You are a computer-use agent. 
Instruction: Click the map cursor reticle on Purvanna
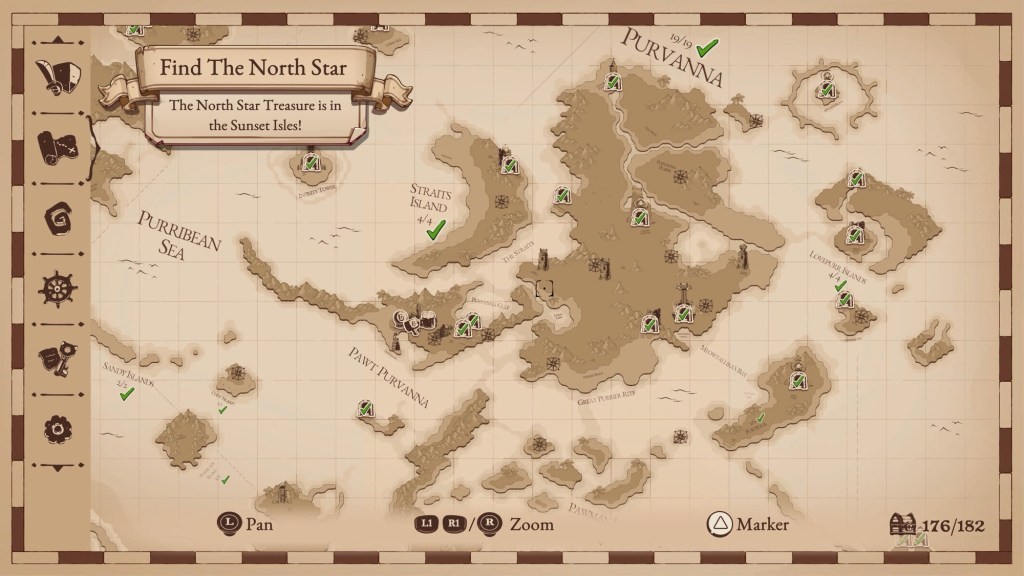click(x=545, y=288)
